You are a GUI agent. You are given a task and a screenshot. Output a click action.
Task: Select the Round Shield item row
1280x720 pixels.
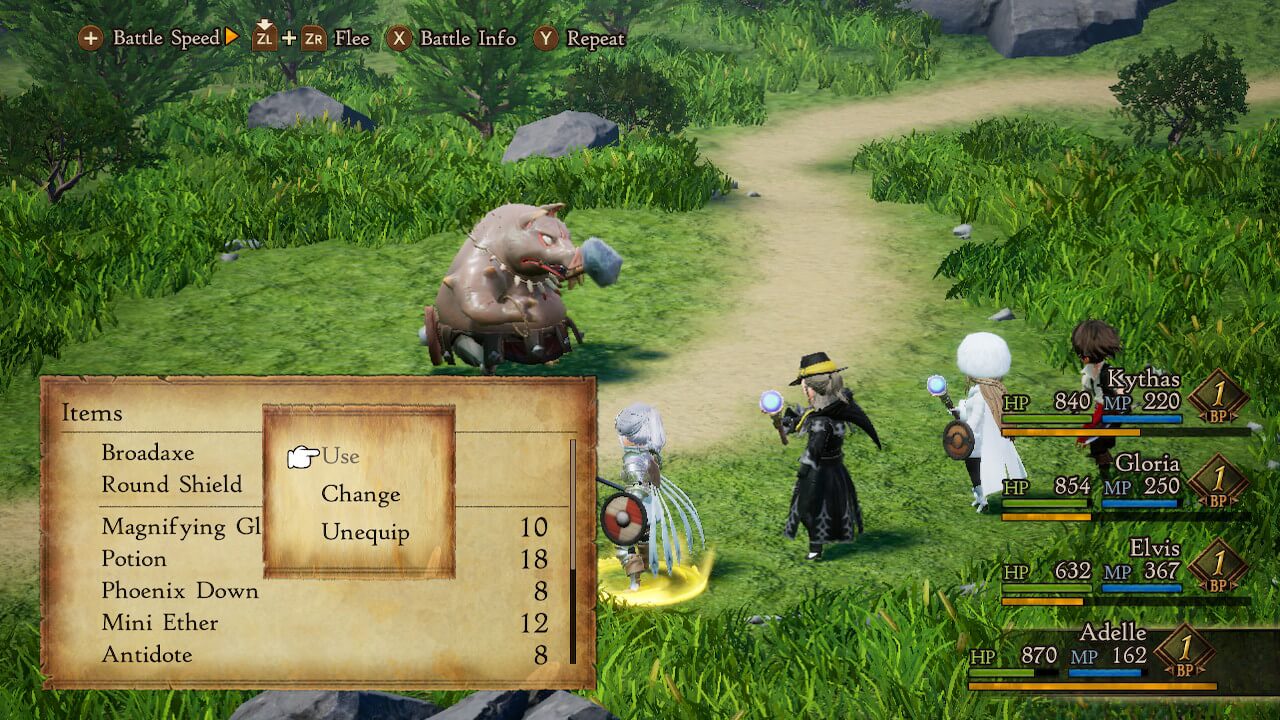tap(172, 485)
